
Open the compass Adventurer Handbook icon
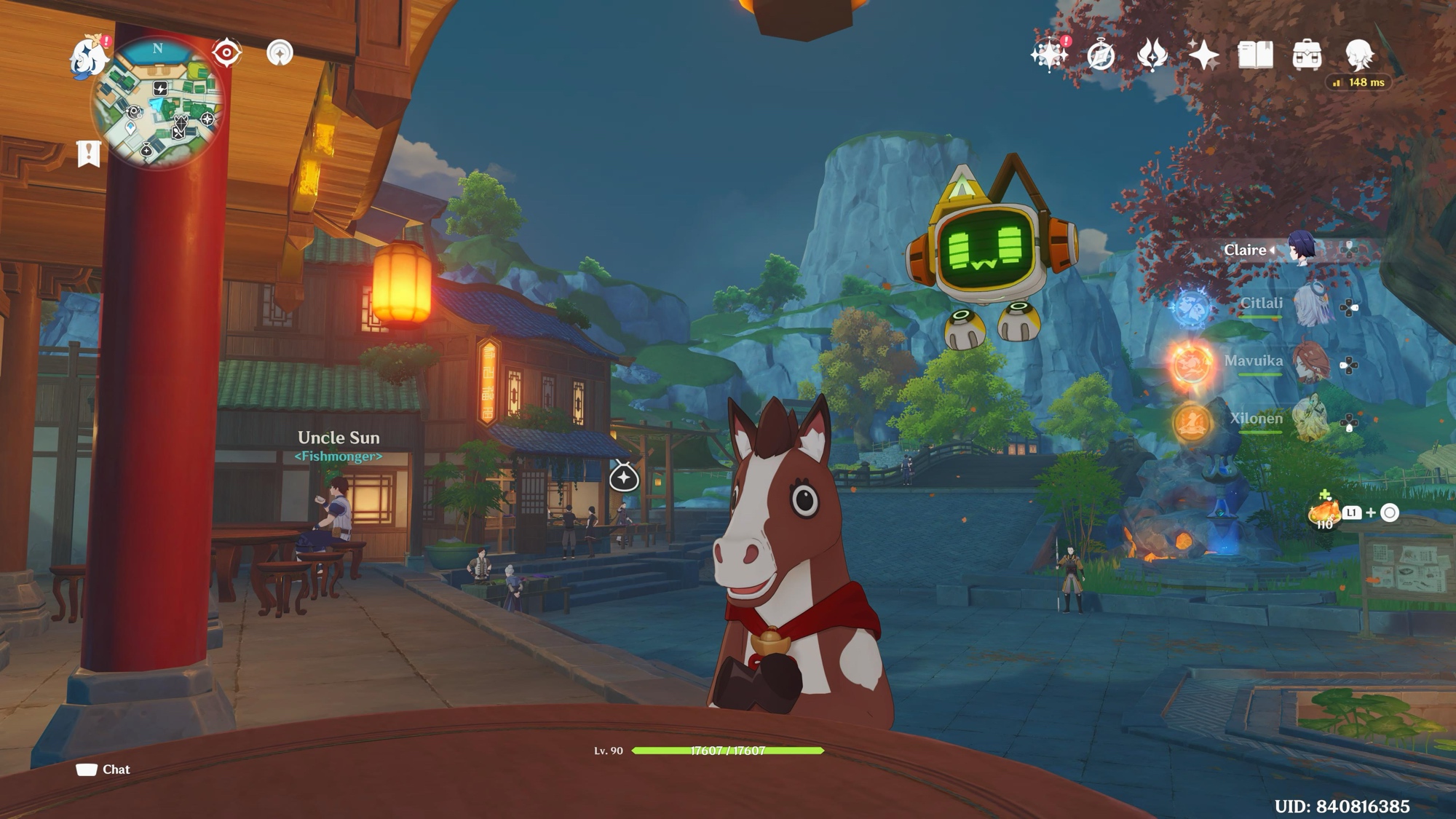(1101, 55)
